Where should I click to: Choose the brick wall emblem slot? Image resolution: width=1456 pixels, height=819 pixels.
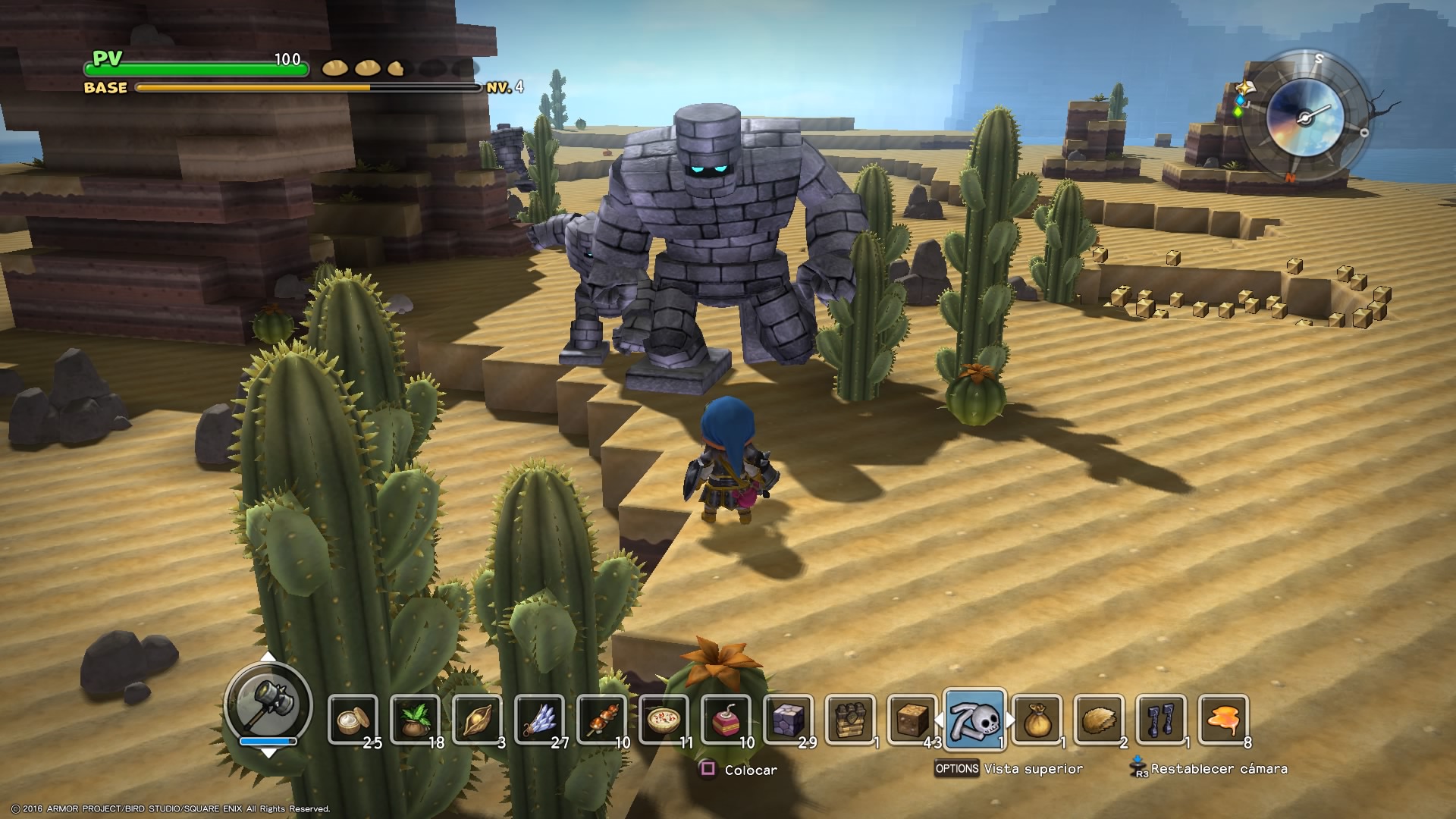point(850,719)
